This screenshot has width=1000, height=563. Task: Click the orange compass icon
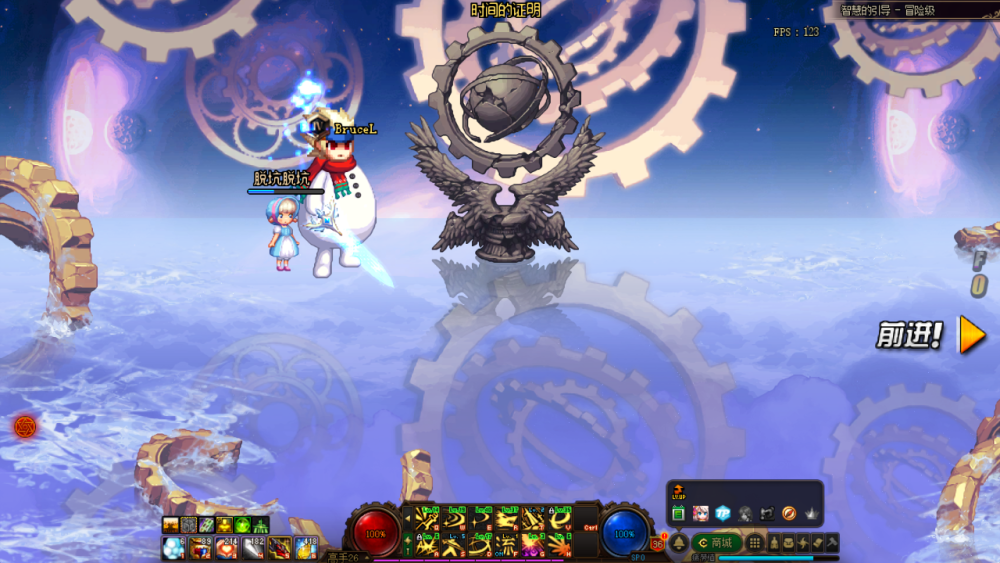point(789,514)
